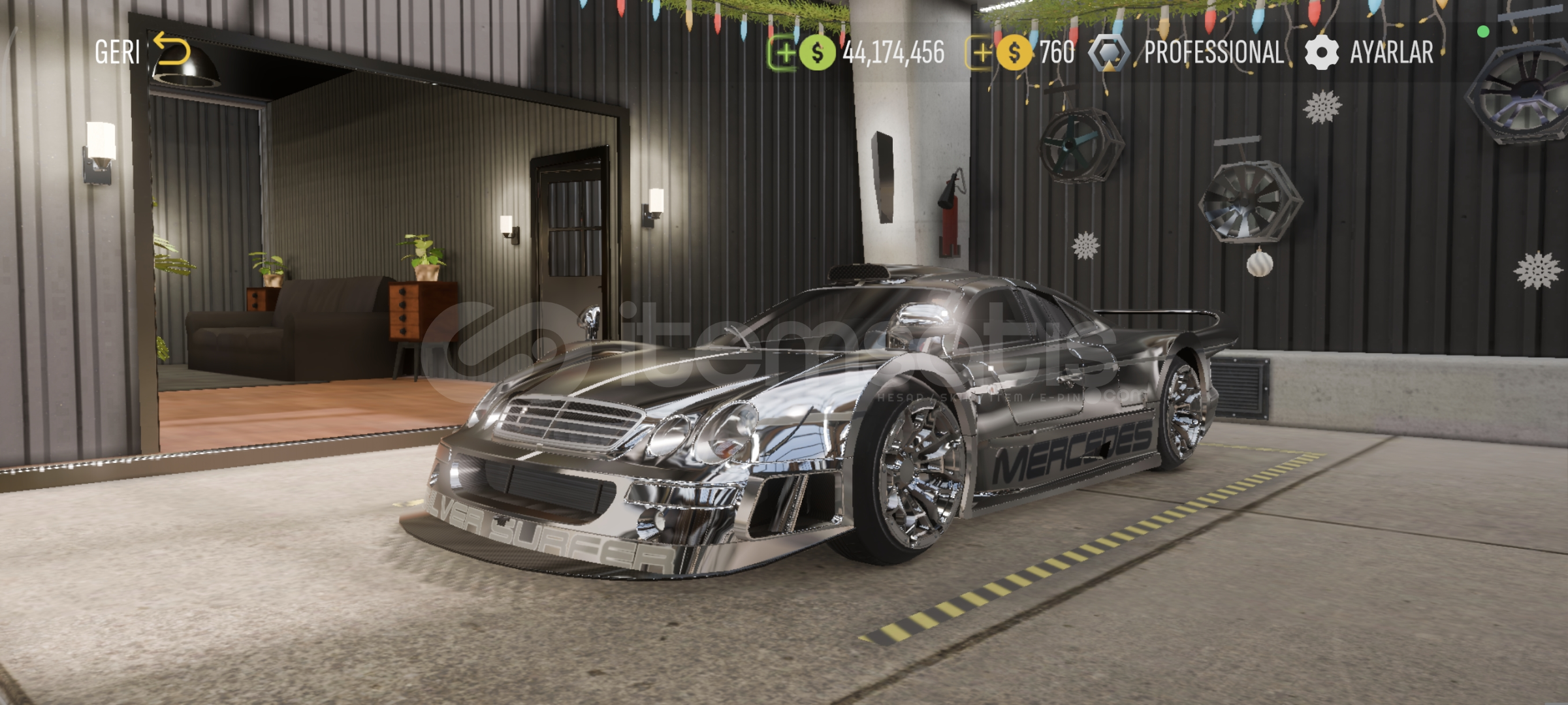The image size is (1568, 705).
Task: Open the AYARLAR settings menu
Action: [x=1369, y=53]
